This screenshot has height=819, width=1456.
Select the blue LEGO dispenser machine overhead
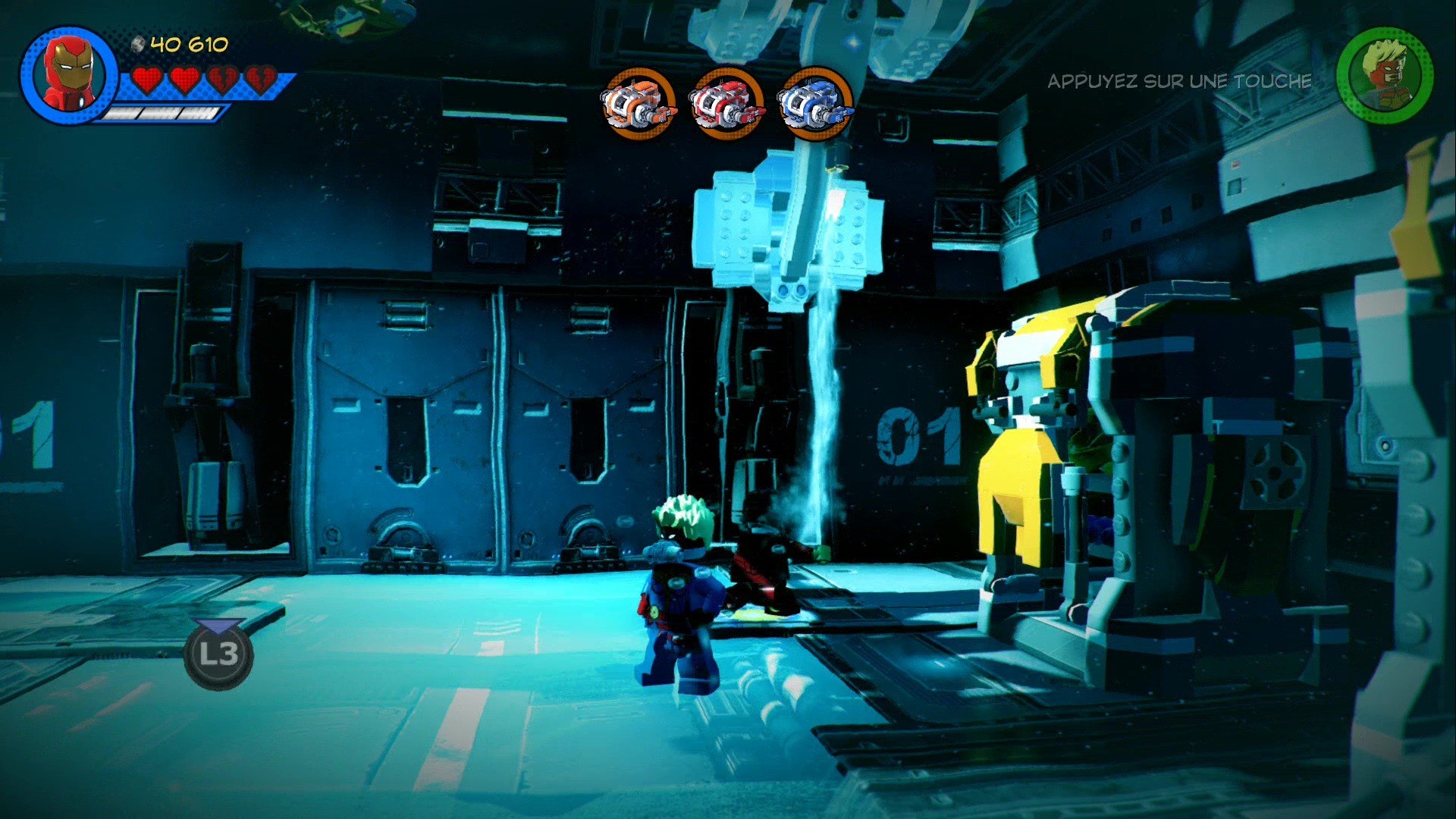[x=789, y=227]
